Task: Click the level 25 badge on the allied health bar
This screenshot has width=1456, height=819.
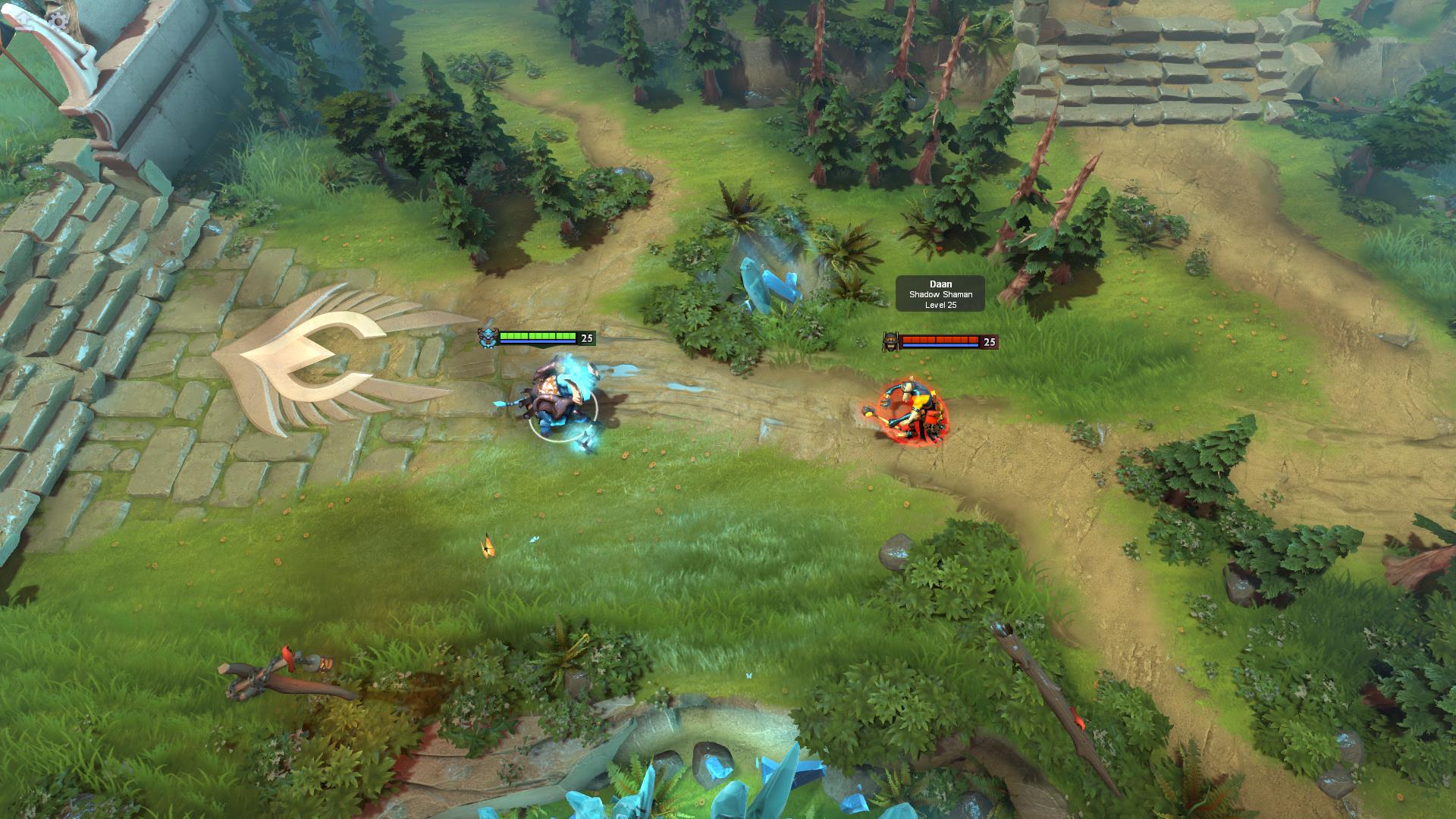Action: [x=585, y=339]
